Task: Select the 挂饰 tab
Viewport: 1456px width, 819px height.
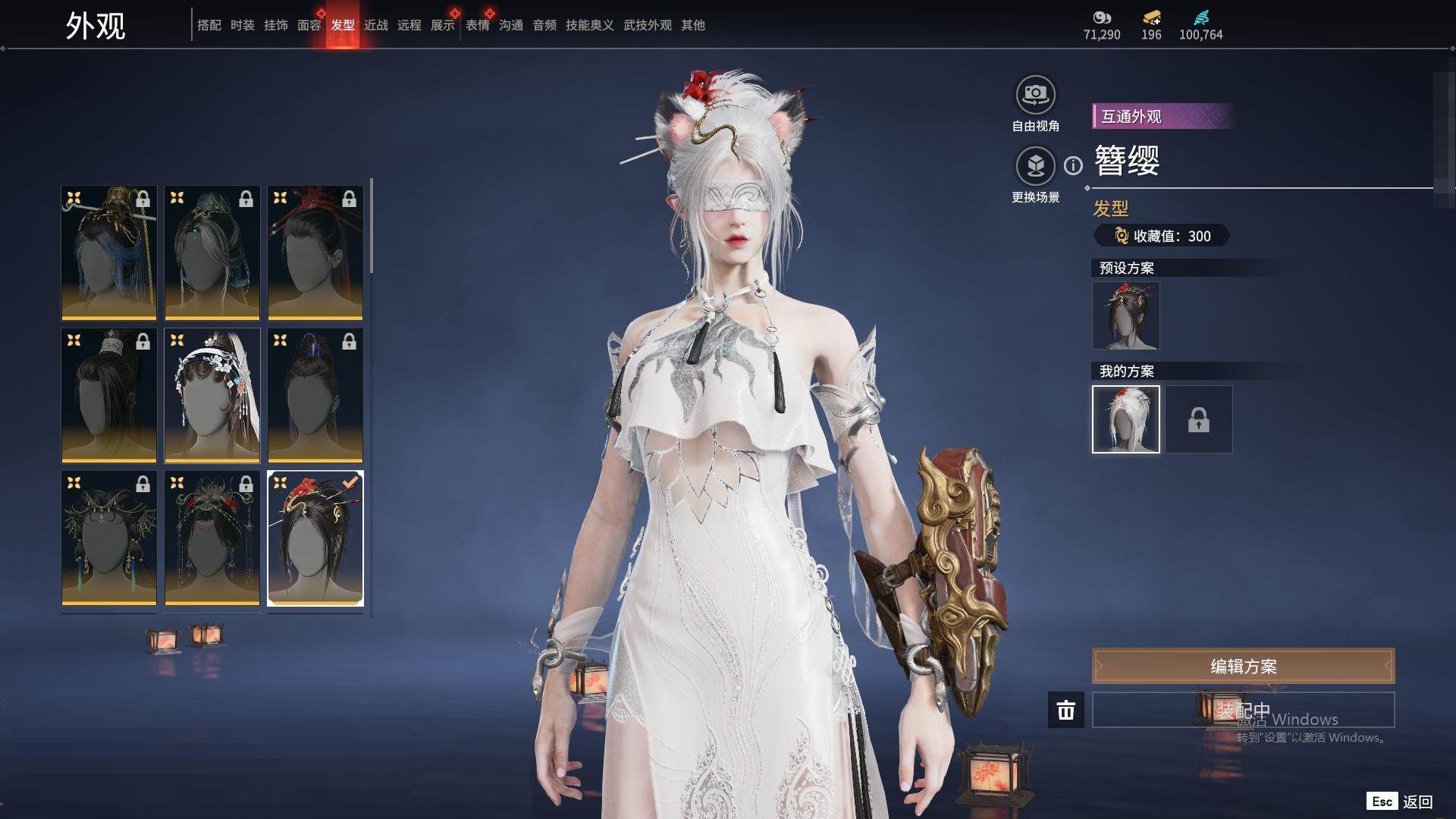Action: click(x=275, y=25)
